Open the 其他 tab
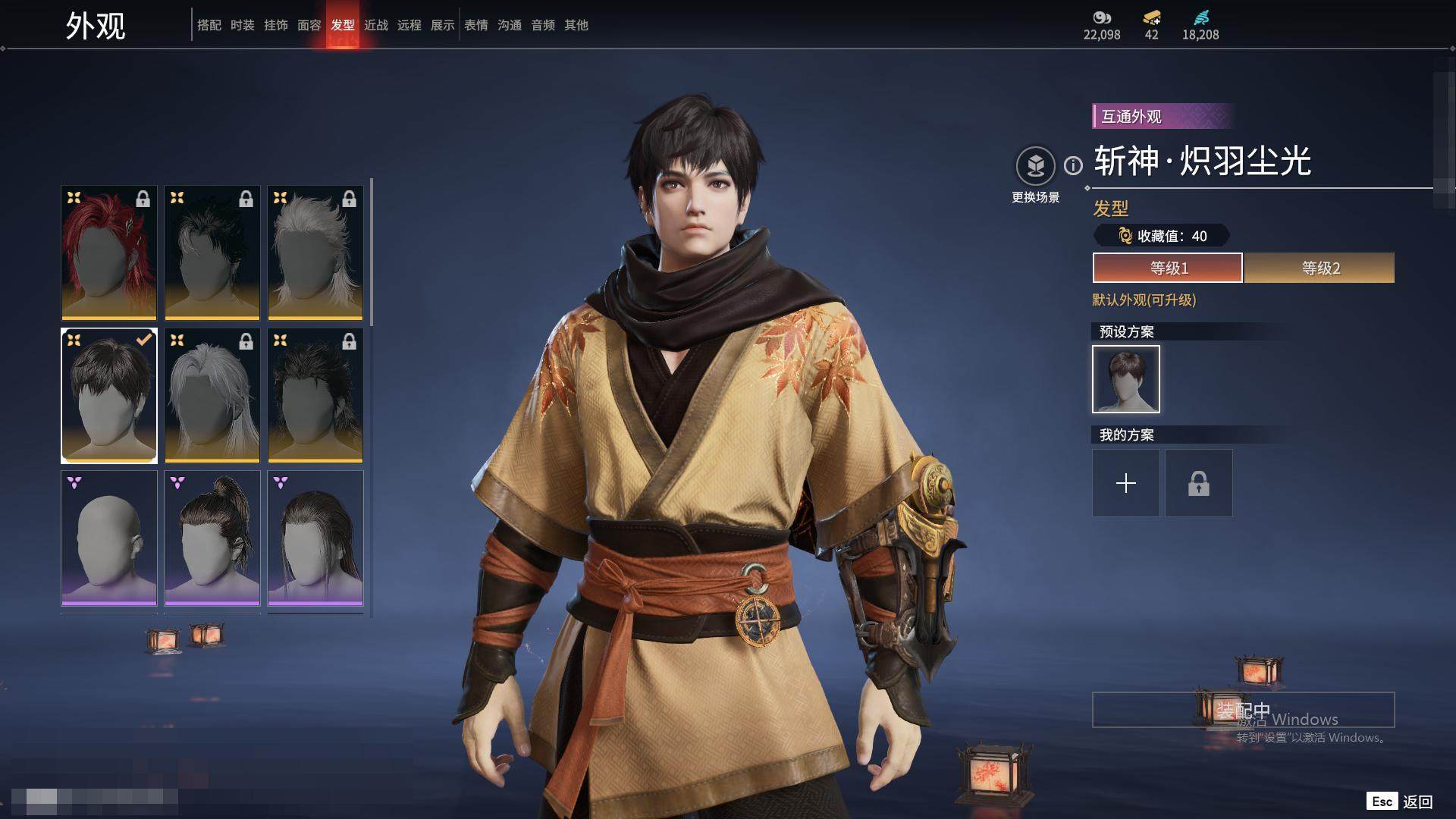1456x819 pixels. pyautogui.click(x=576, y=25)
